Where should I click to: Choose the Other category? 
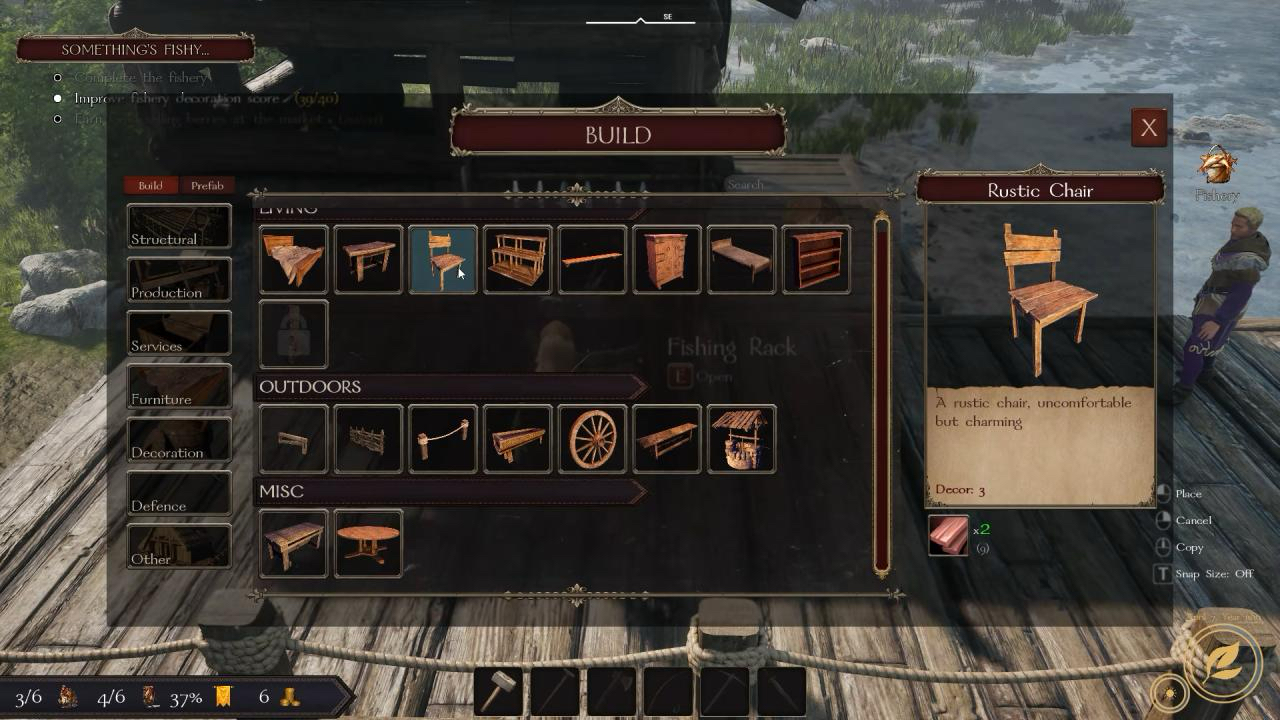tap(179, 546)
